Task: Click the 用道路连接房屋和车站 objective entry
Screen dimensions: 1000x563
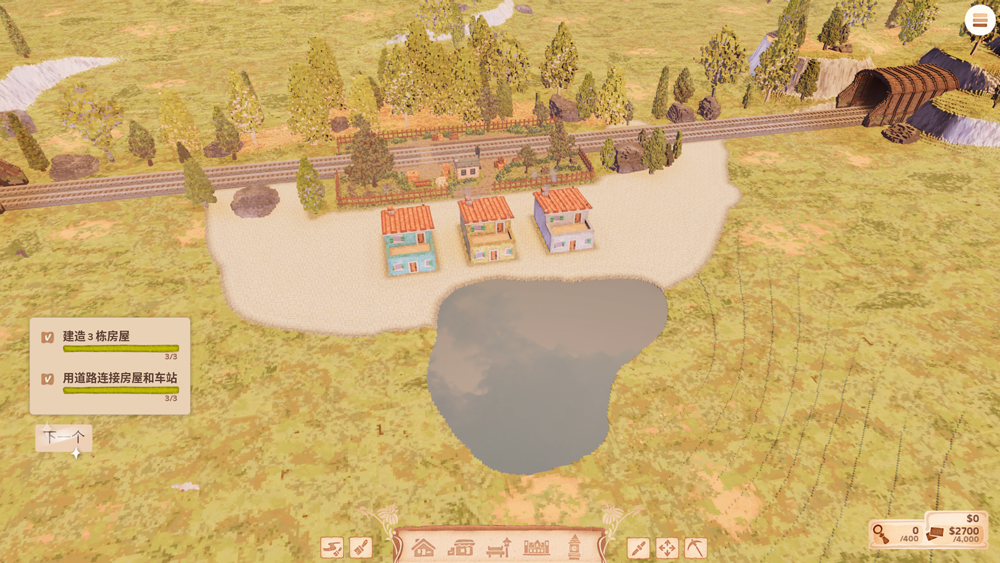Action: pyautogui.click(x=110, y=384)
